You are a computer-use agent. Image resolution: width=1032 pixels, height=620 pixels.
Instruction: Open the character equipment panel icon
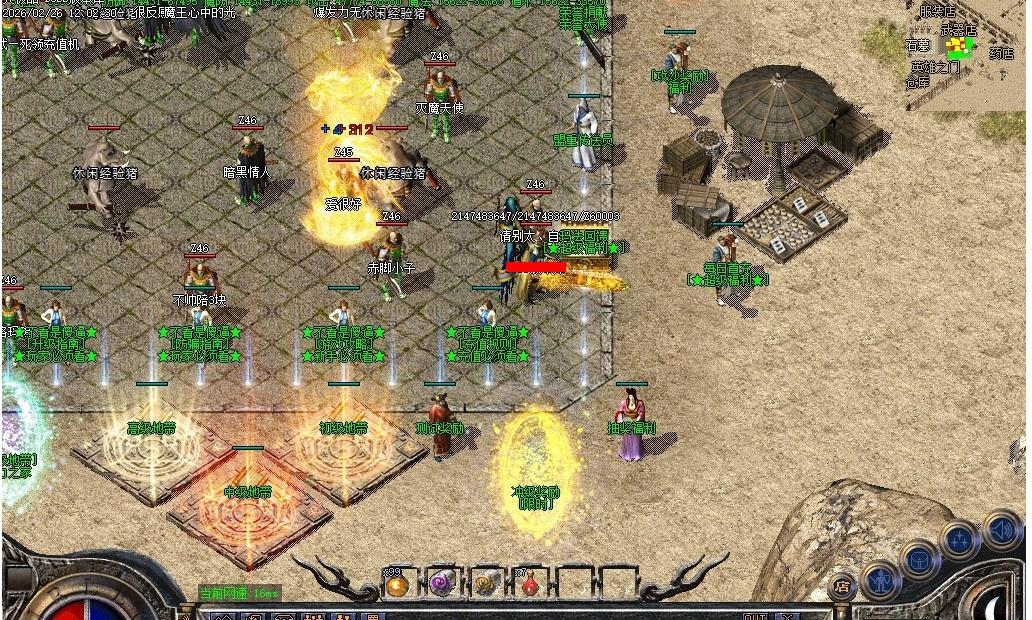pos(881,579)
